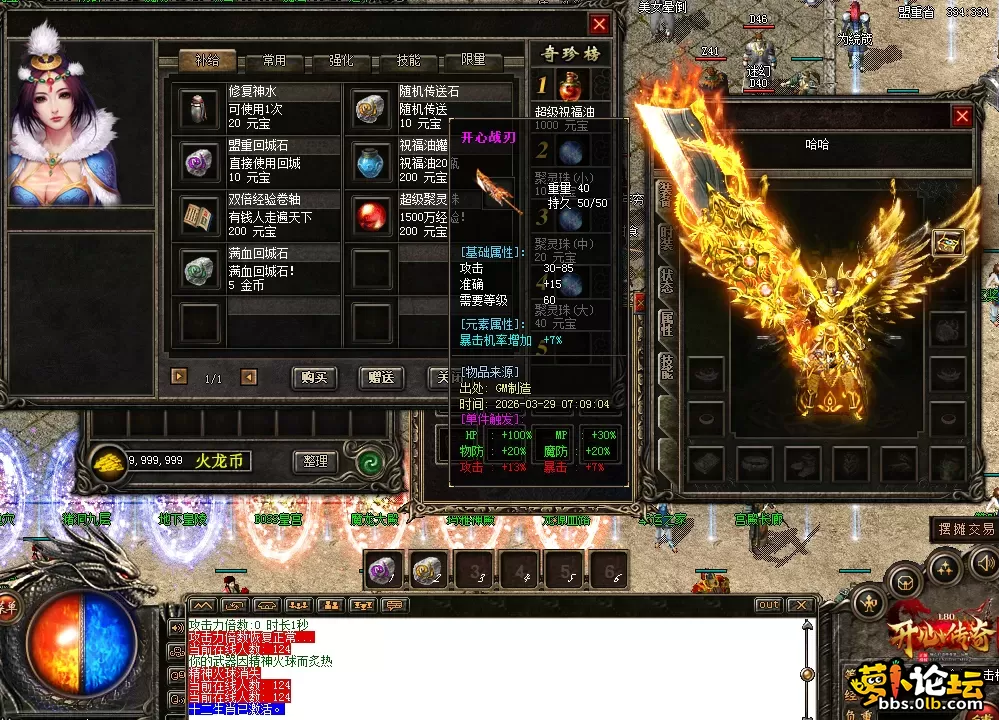Screen dimensions: 999x720
Task: Click the 赠送 gift button
Action: pos(381,378)
